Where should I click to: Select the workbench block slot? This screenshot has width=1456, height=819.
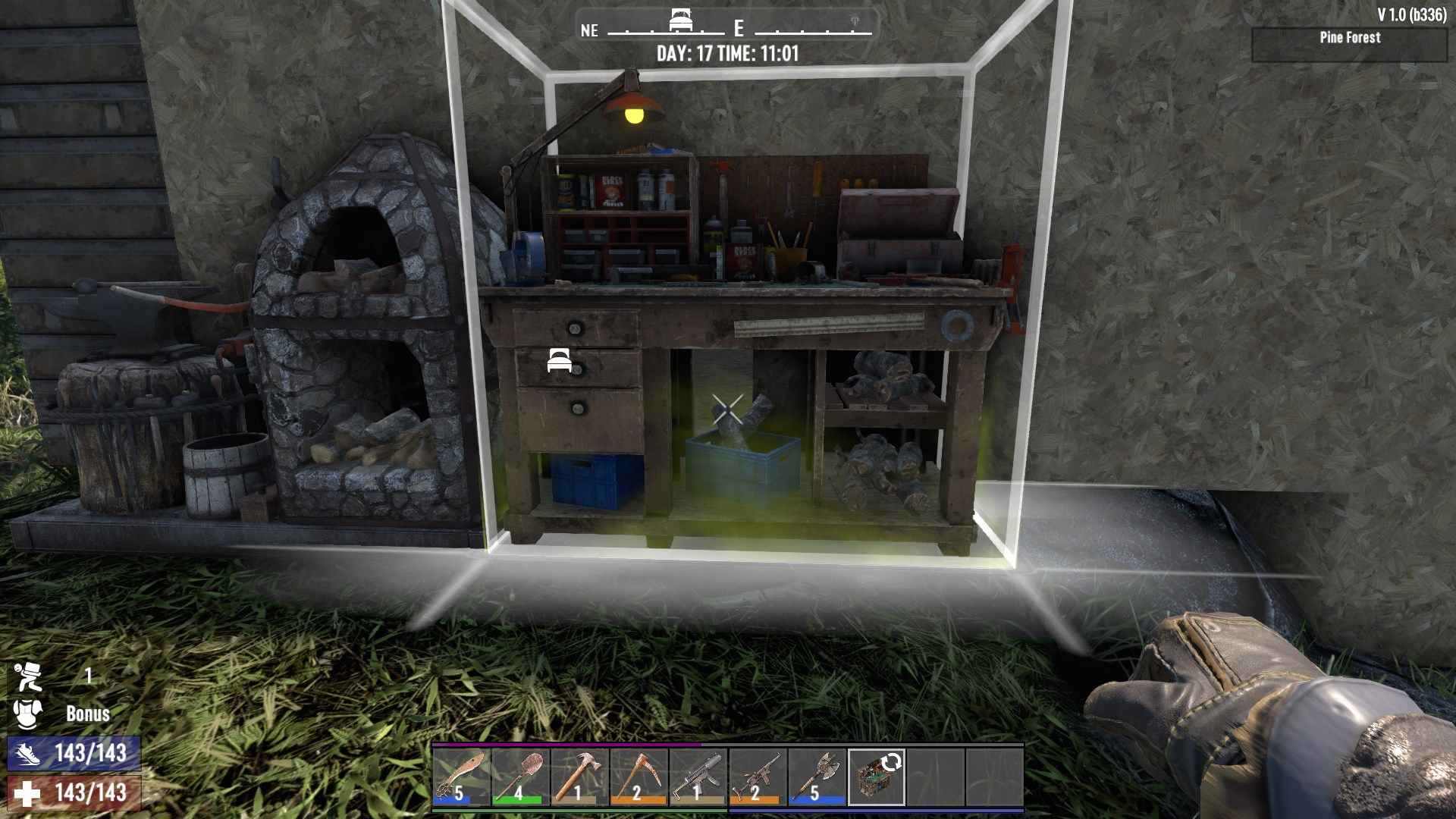click(876, 777)
